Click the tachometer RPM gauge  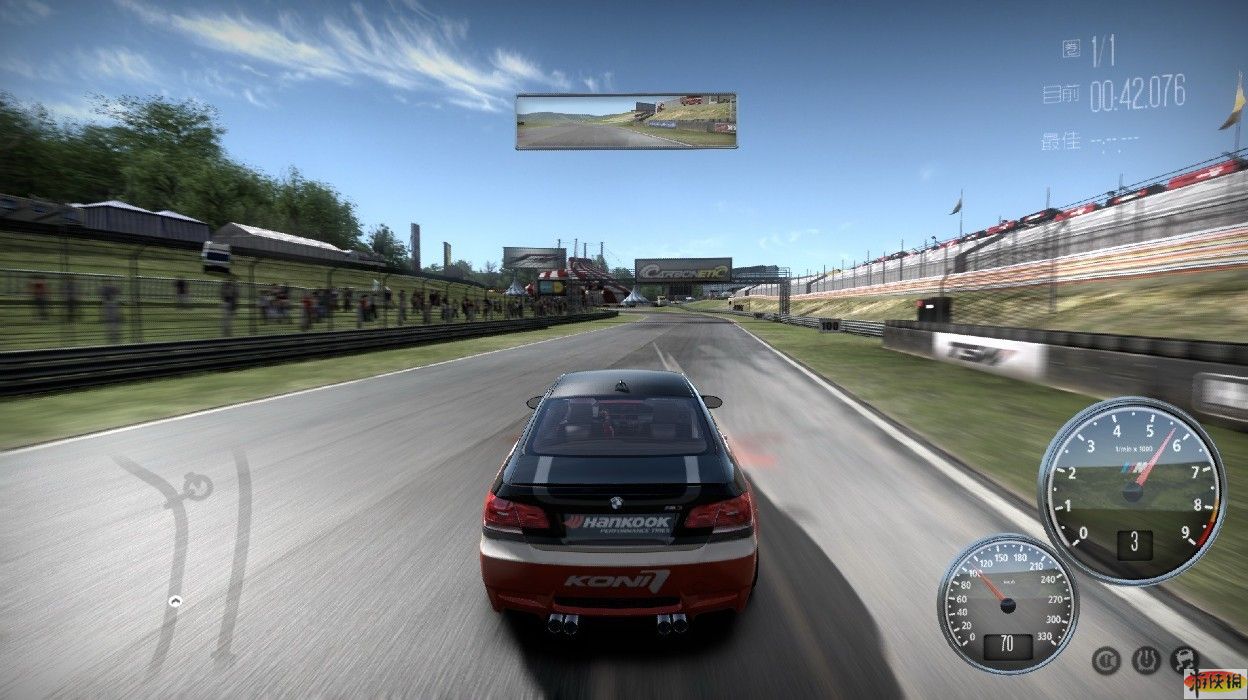pyautogui.click(x=1132, y=490)
